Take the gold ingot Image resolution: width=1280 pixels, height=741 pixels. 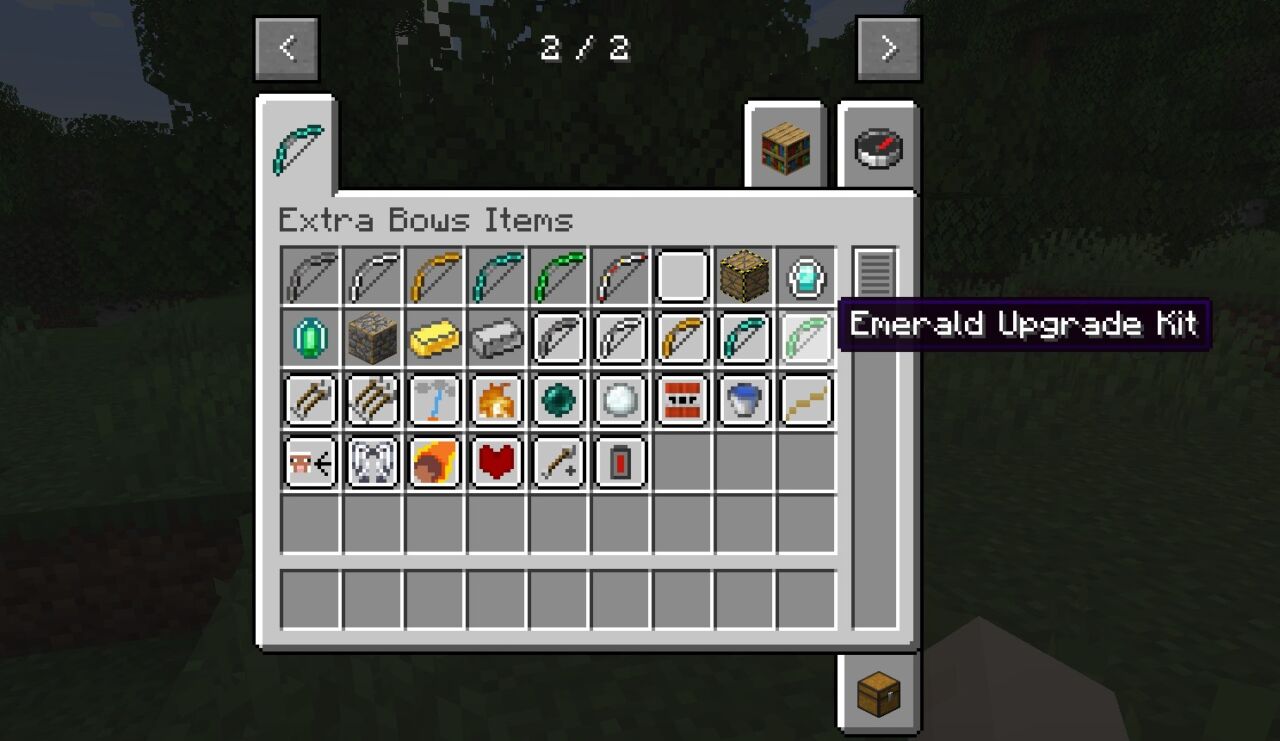[x=434, y=339]
